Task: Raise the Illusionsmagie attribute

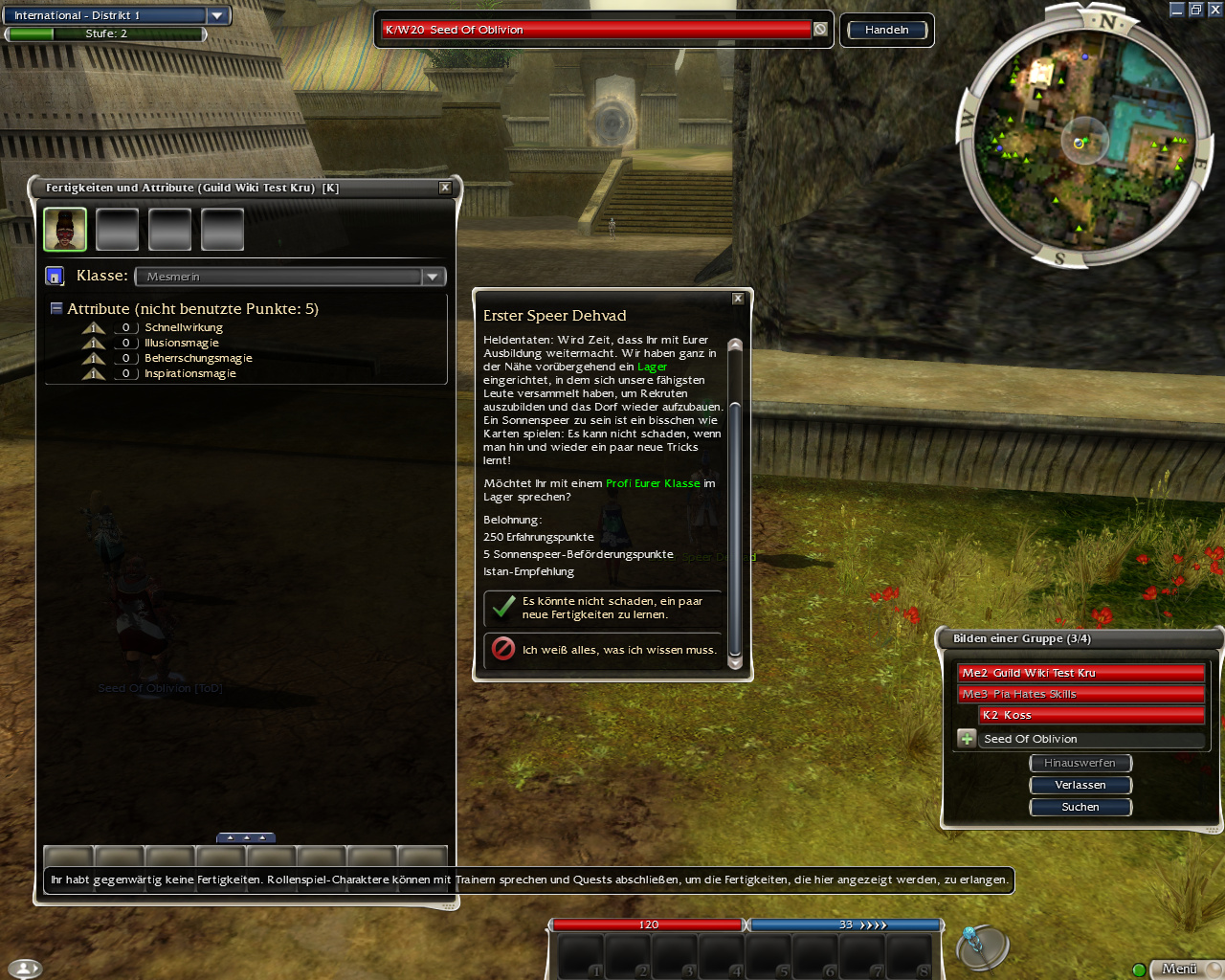Action: (94, 344)
